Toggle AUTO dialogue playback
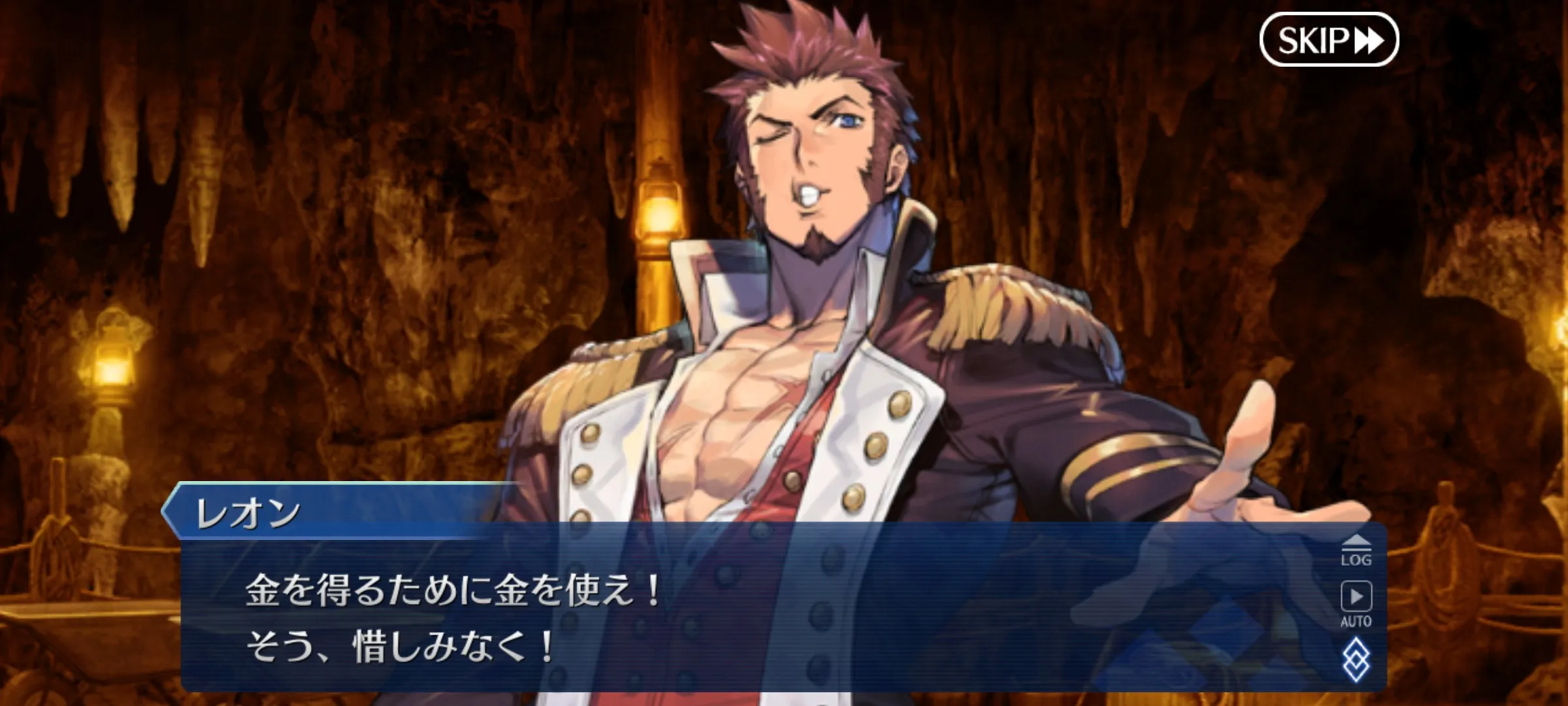The image size is (1568, 706). click(1356, 604)
